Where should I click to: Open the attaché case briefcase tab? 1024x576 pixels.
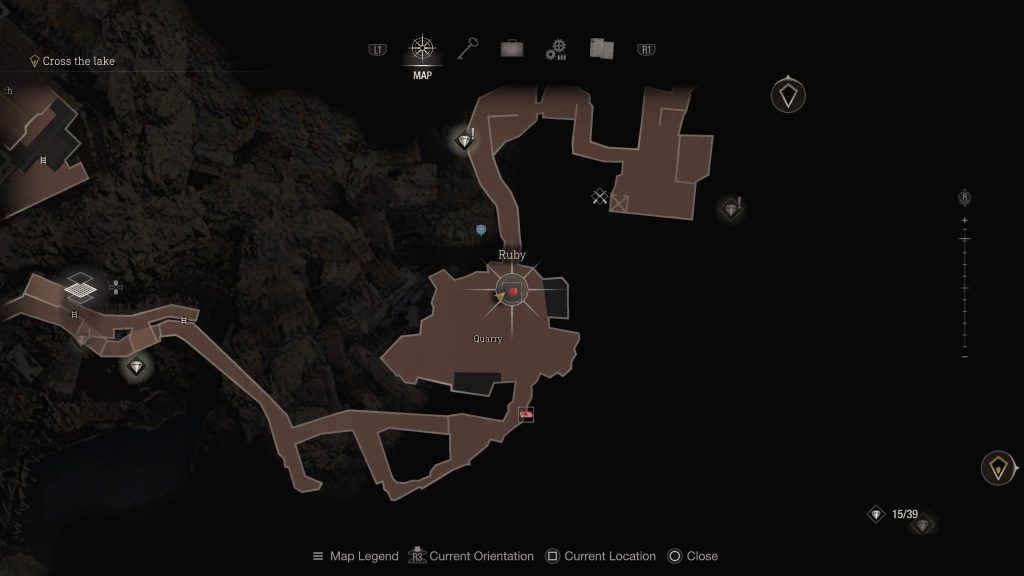pos(511,49)
